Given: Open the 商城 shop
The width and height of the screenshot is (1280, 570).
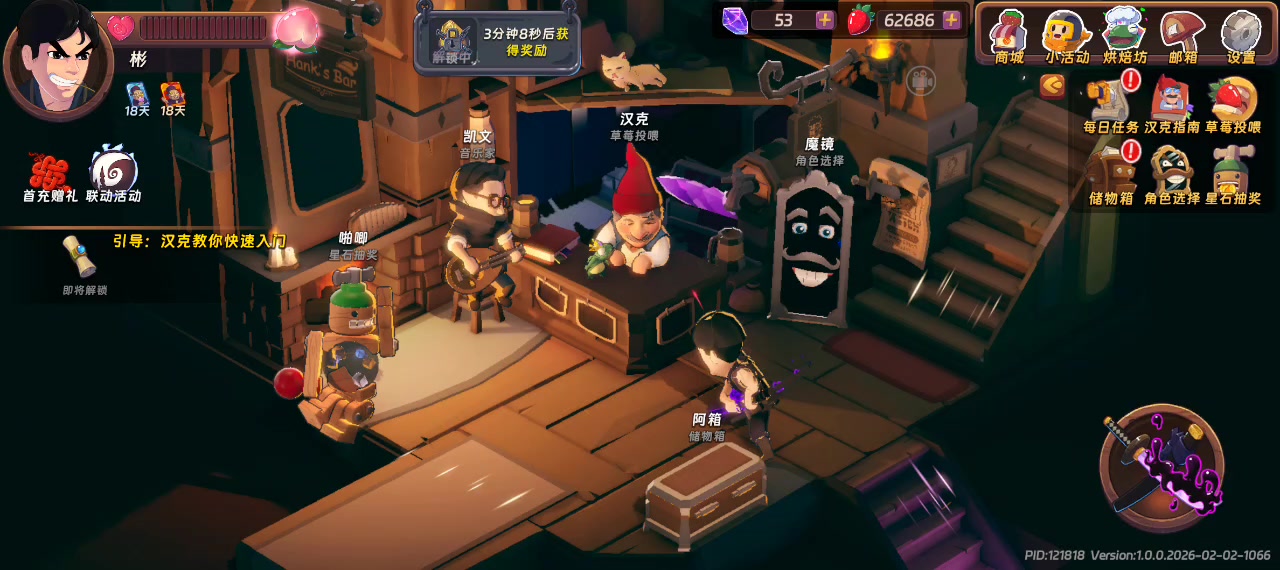Looking at the screenshot, I should pos(1009,36).
